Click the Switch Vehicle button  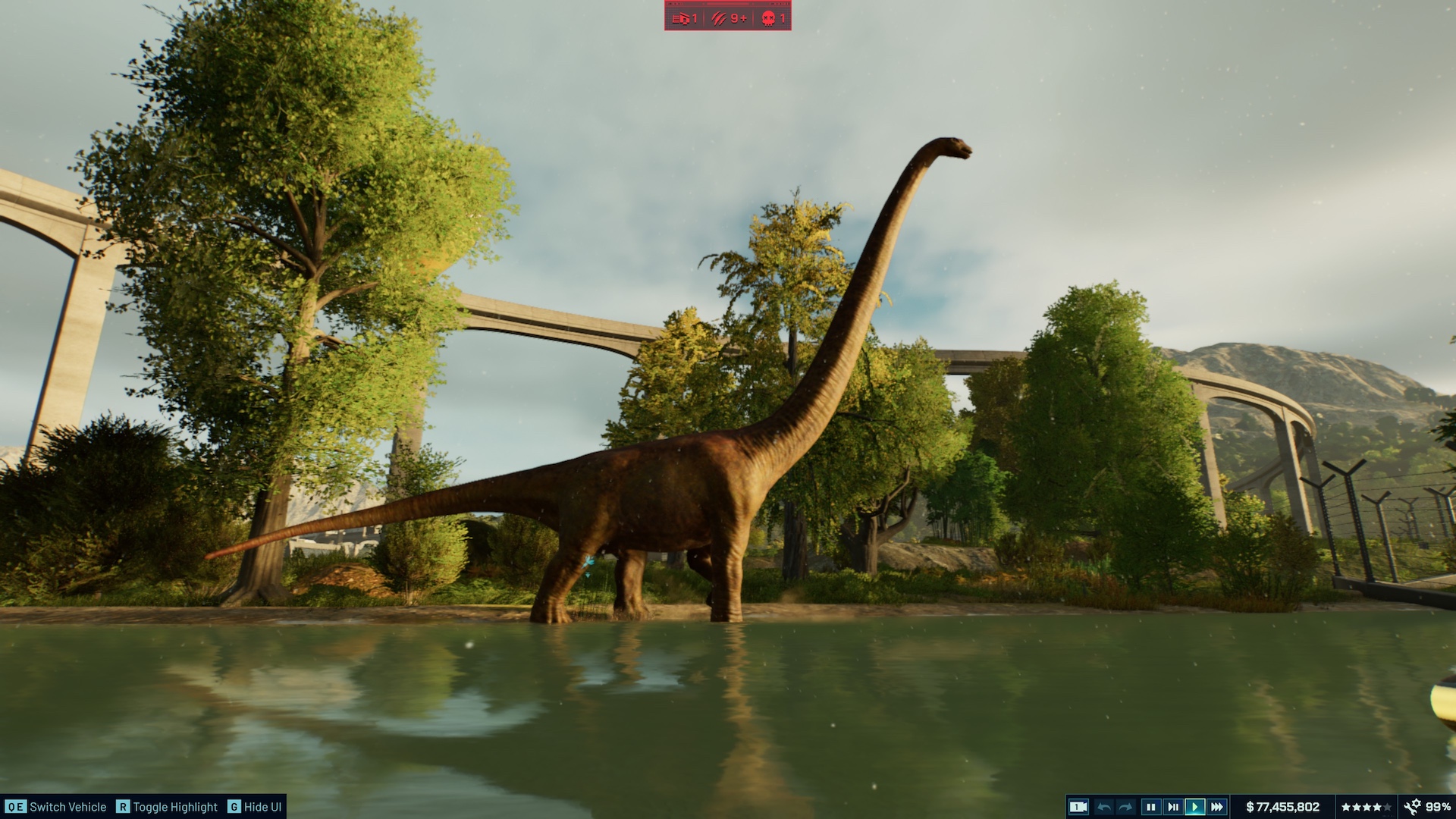pos(53,807)
